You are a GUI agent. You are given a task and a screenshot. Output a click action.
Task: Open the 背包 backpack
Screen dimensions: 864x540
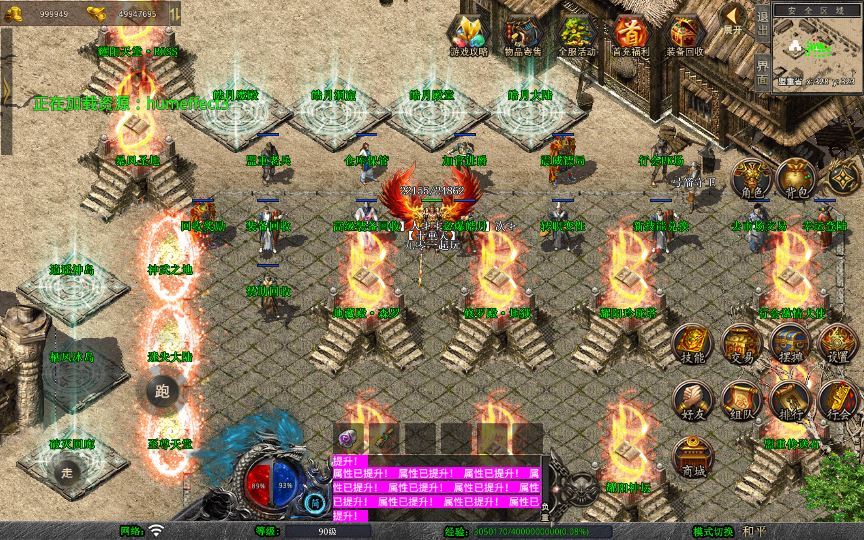pyautogui.click(x=798, y=179)
